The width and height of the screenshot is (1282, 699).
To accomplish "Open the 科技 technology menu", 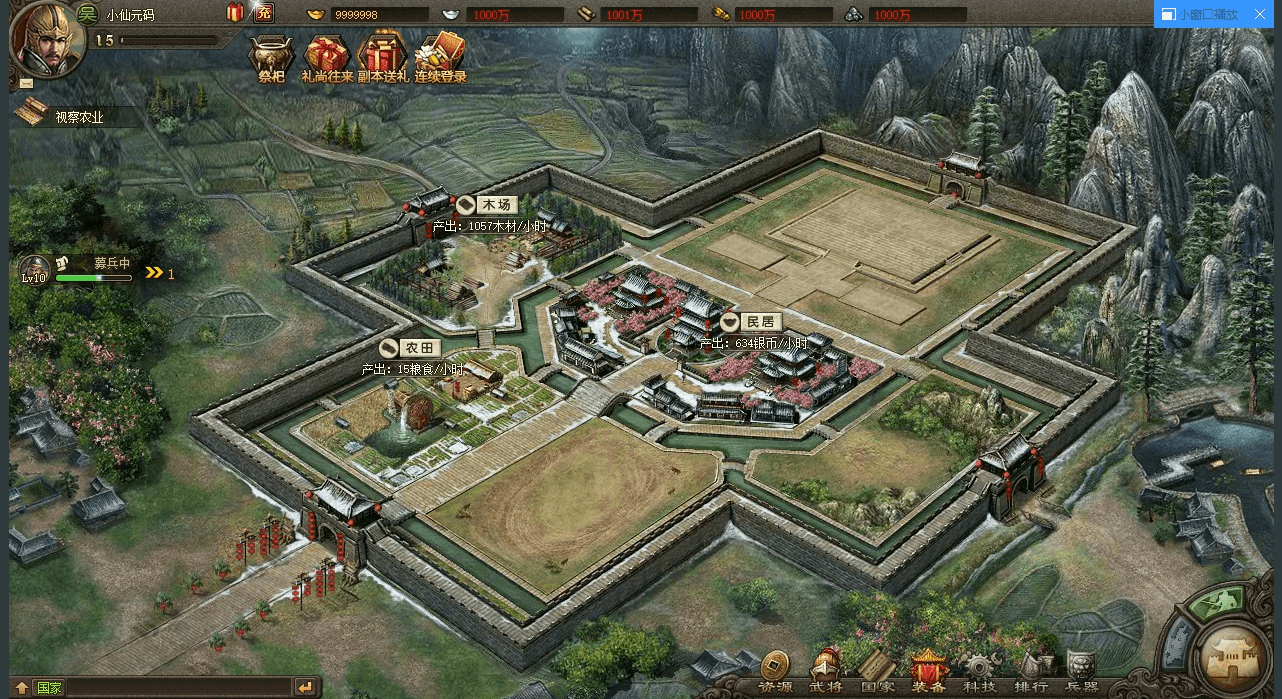I will (979, 670).
